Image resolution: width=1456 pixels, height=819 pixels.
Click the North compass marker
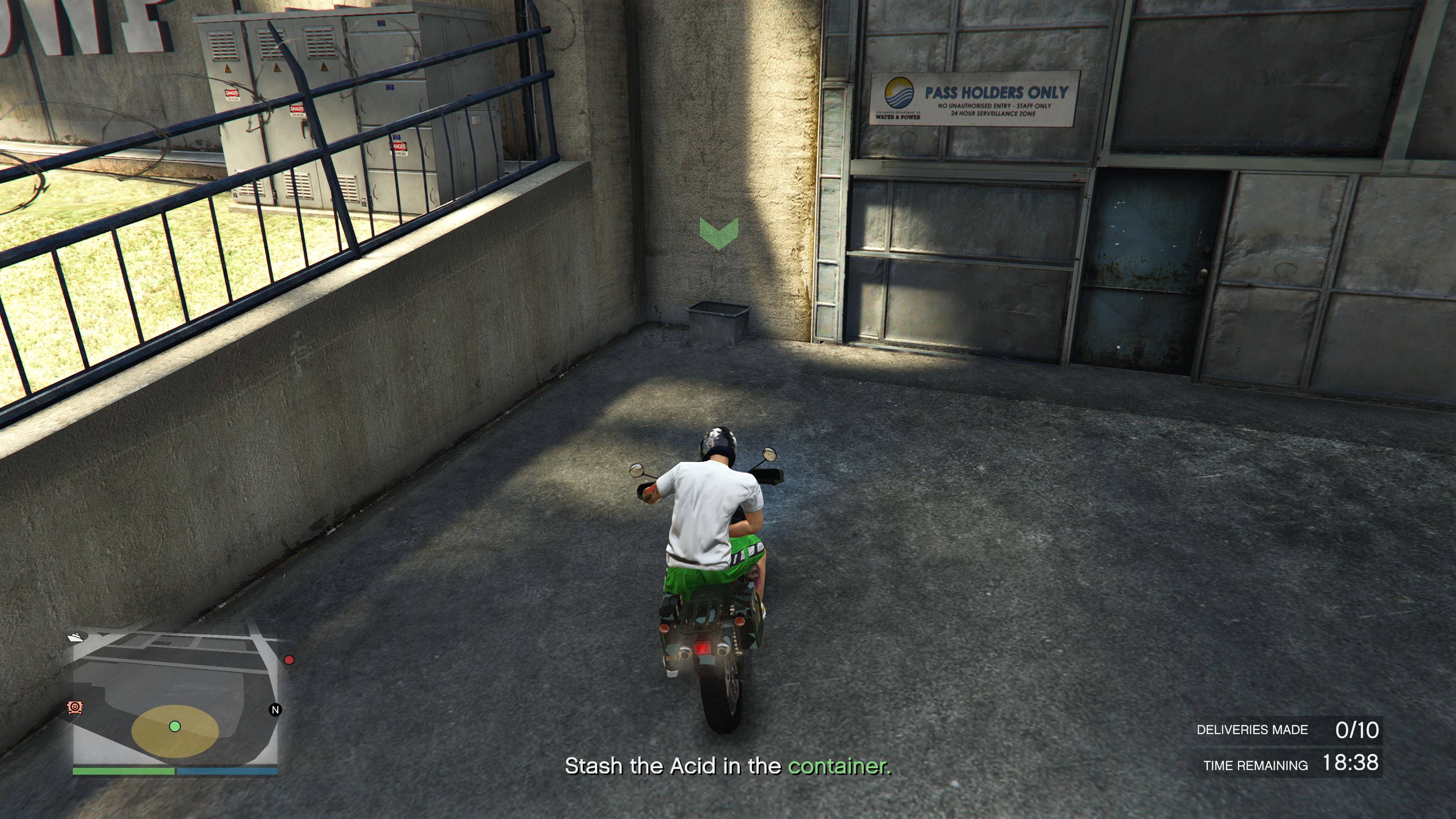[x=275, y=710]
